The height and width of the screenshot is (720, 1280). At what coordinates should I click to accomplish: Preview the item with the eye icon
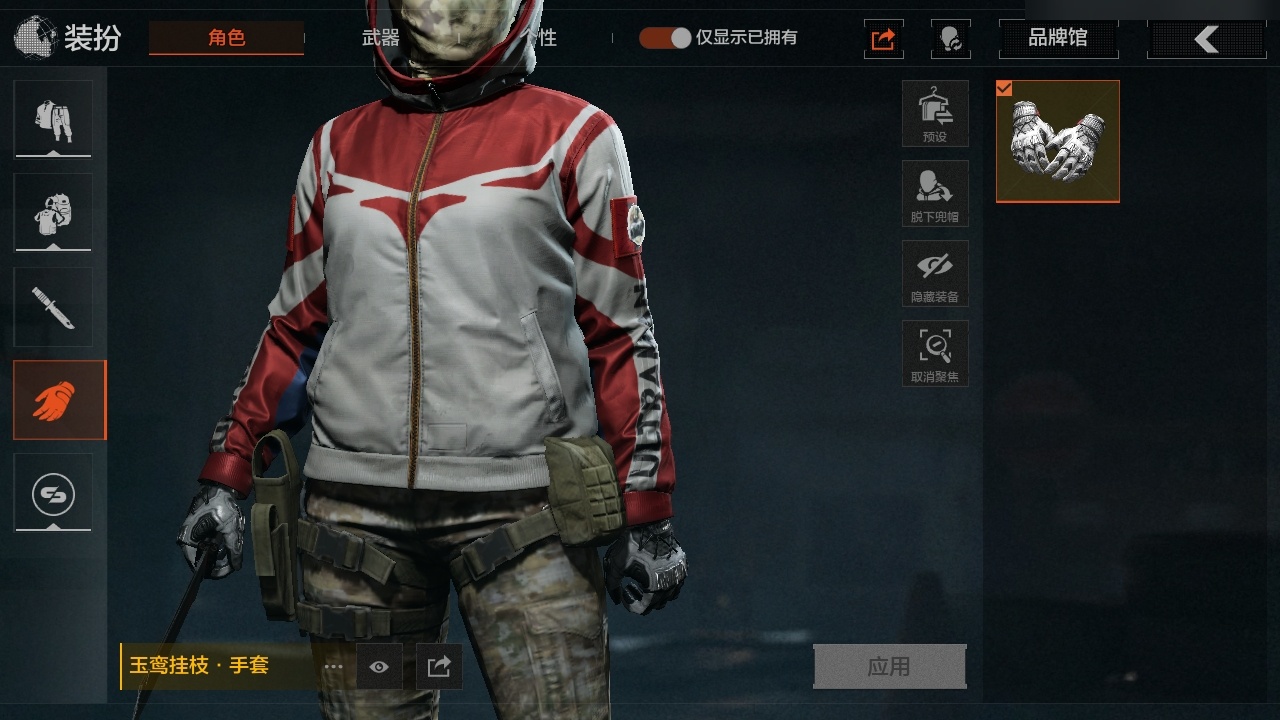coord(379,667)
